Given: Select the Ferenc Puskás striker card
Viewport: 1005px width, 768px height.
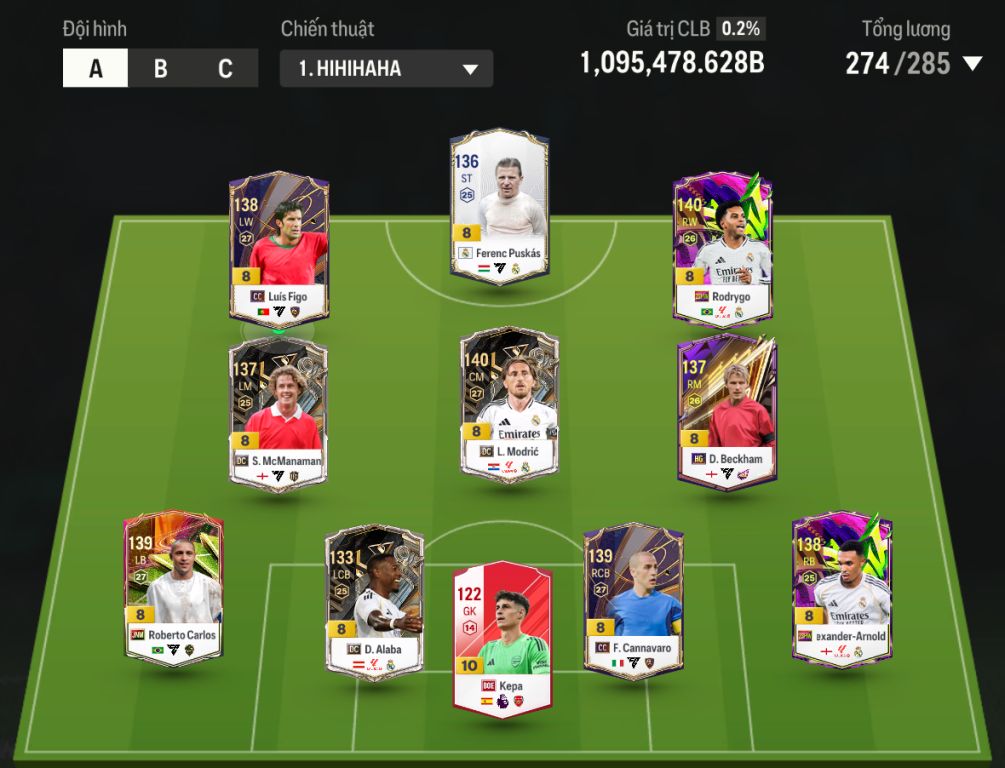Looking at the screenshot, I should coord(499,205).
